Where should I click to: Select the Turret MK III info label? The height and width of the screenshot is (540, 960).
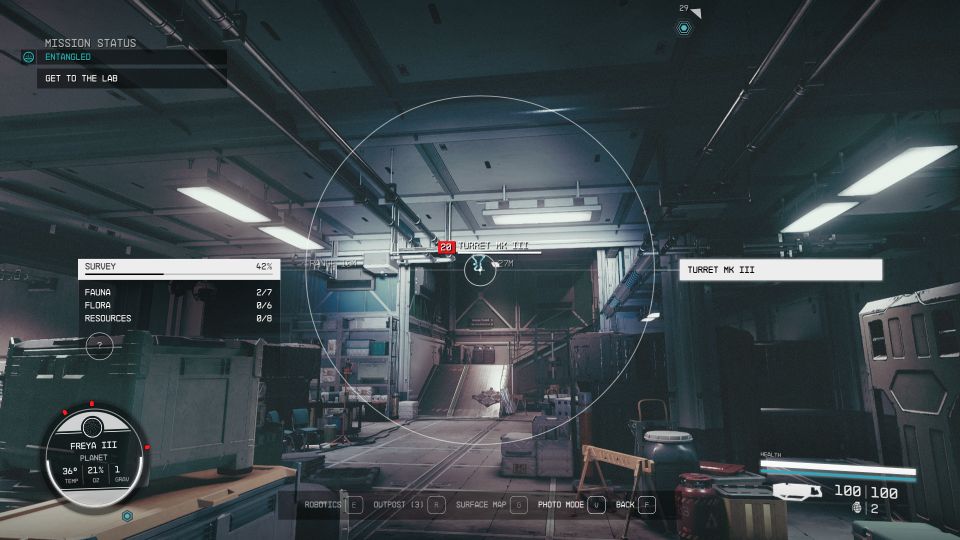tap(780, 270)
